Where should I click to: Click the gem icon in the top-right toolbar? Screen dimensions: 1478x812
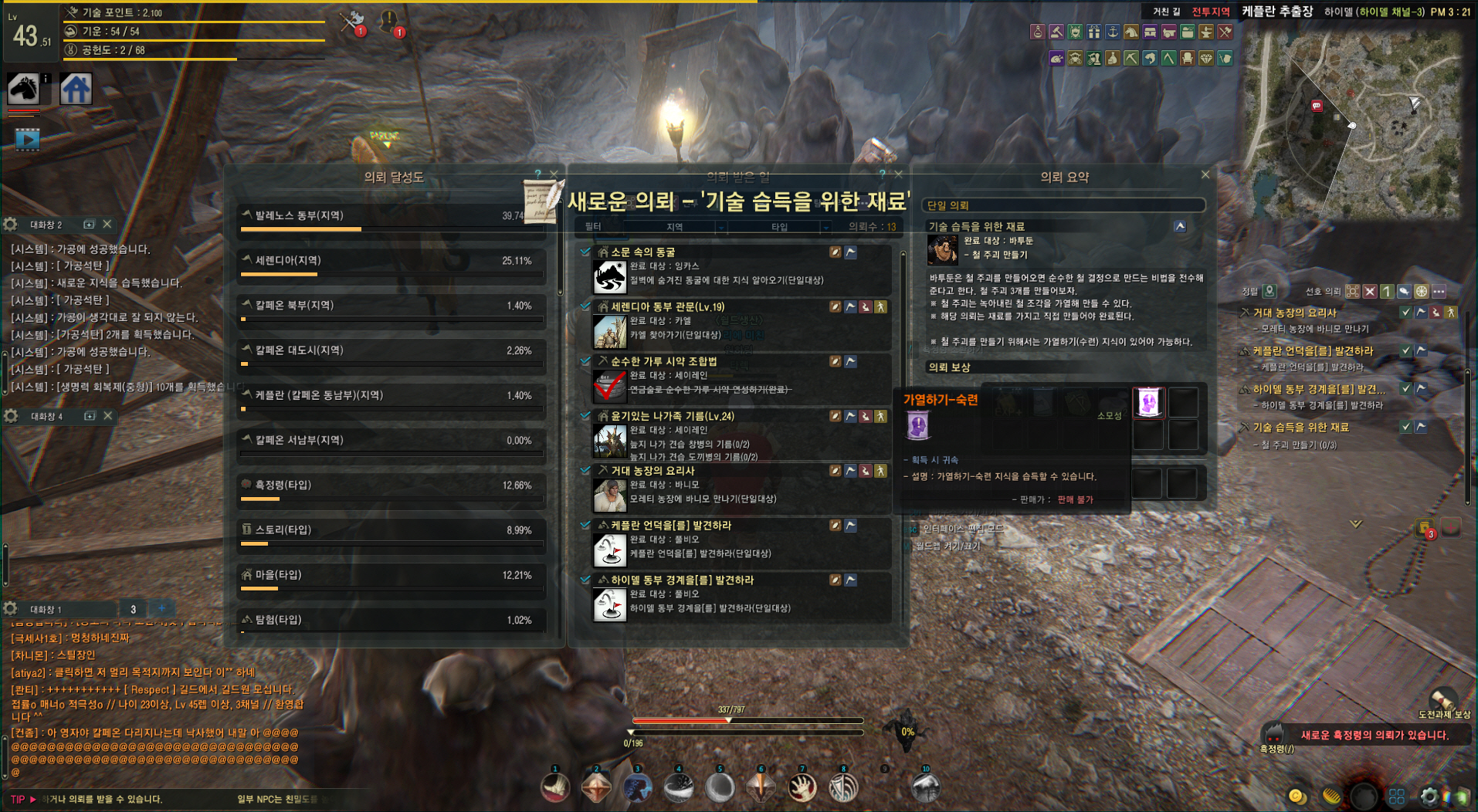click(x=1207, y=58)
